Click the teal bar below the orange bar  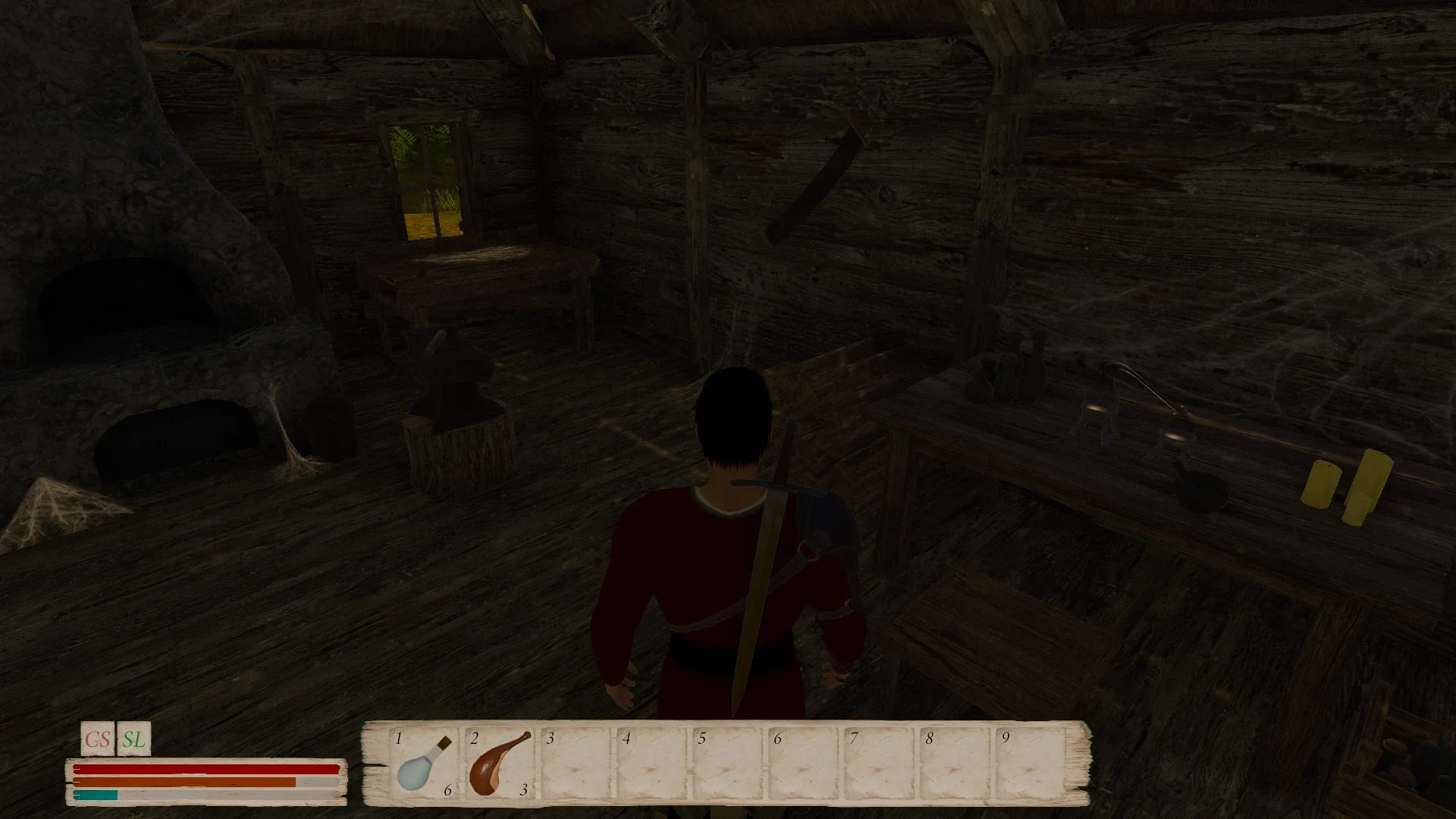[x=95, y=796]
